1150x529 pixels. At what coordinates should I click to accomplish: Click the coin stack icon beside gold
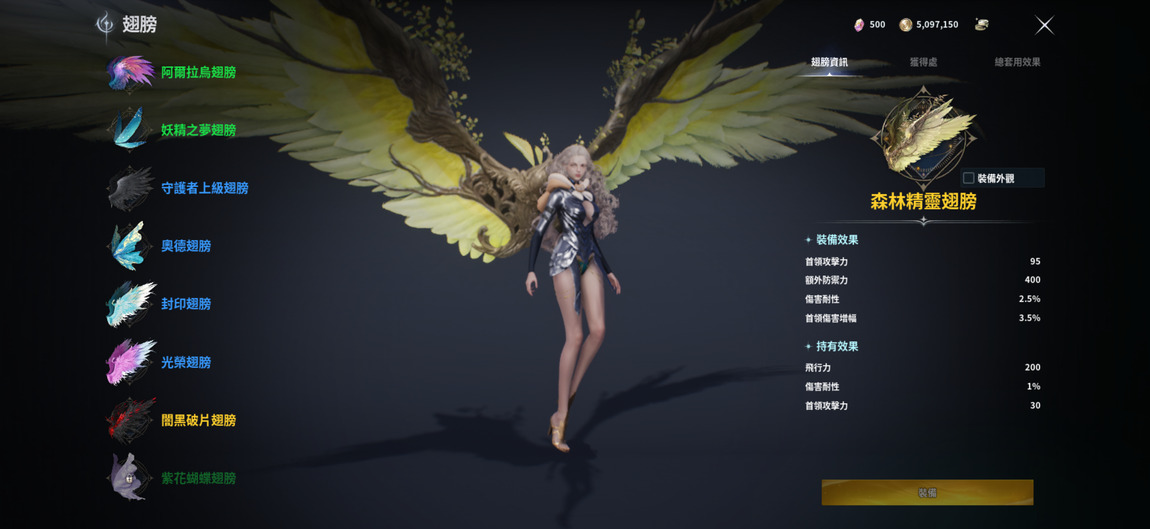pyautogui.click(x=981, y=25)
